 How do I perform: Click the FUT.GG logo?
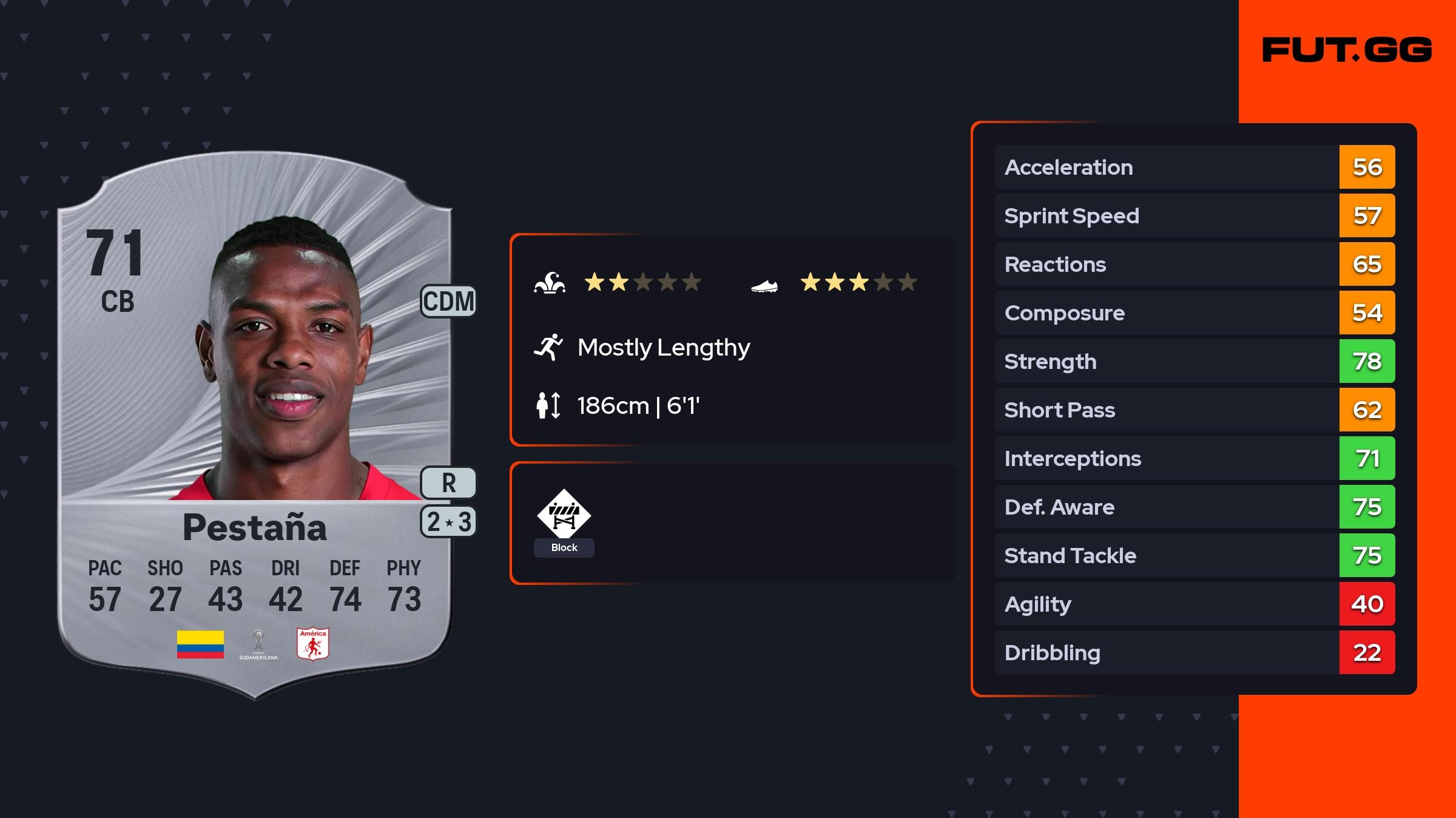[x=1347, y=50]
